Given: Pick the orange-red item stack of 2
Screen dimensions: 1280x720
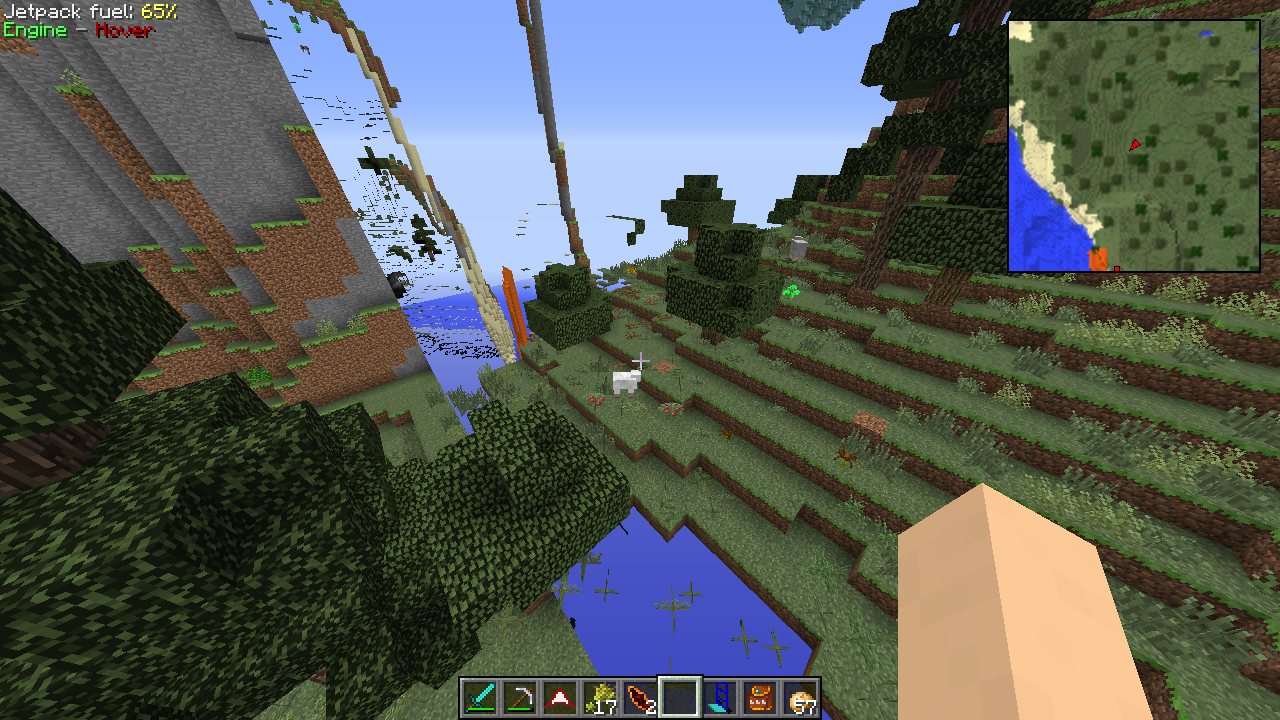Looking at the screenshot, I should click(x=640, y=697).
